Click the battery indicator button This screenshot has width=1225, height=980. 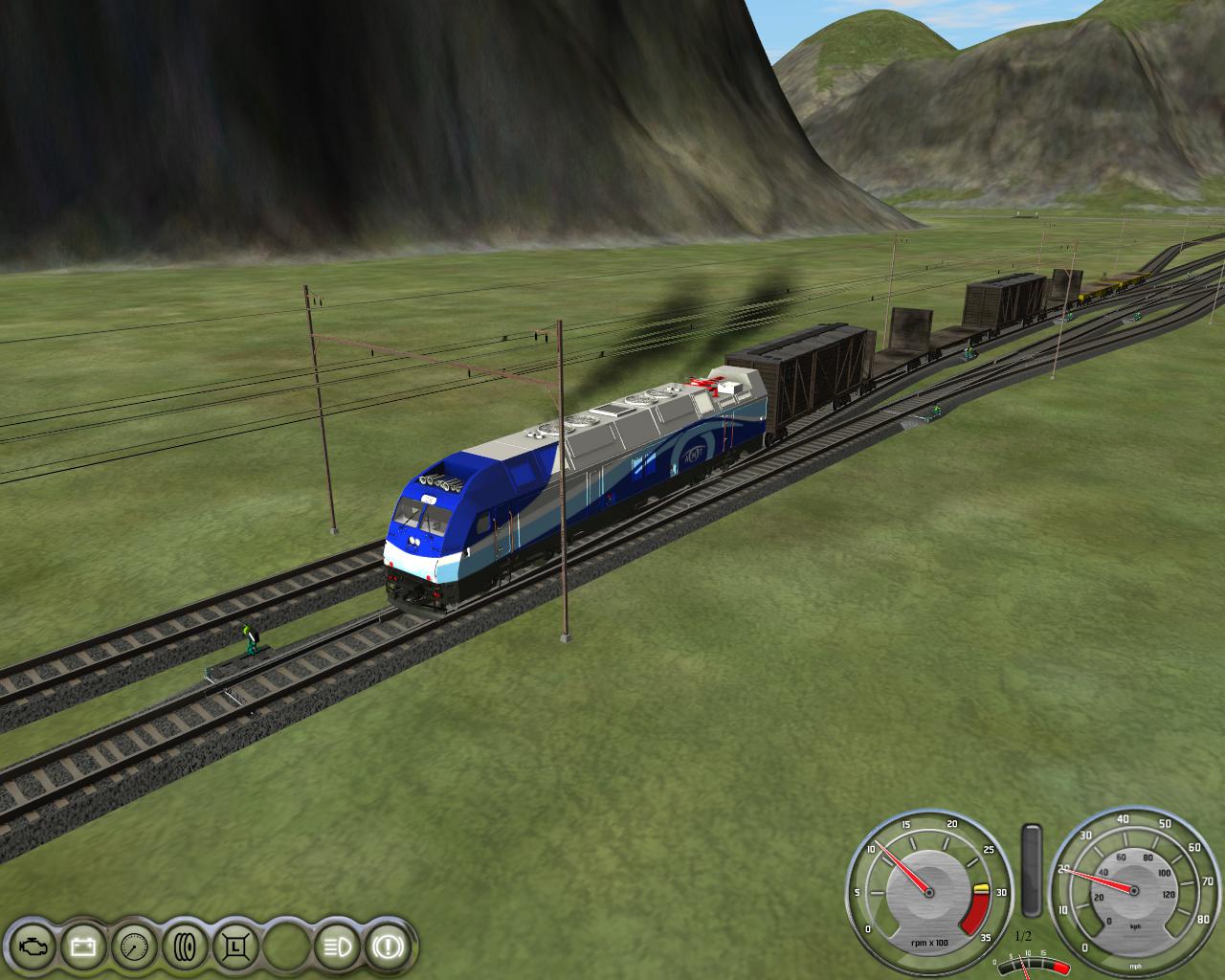tap(82, 947)
